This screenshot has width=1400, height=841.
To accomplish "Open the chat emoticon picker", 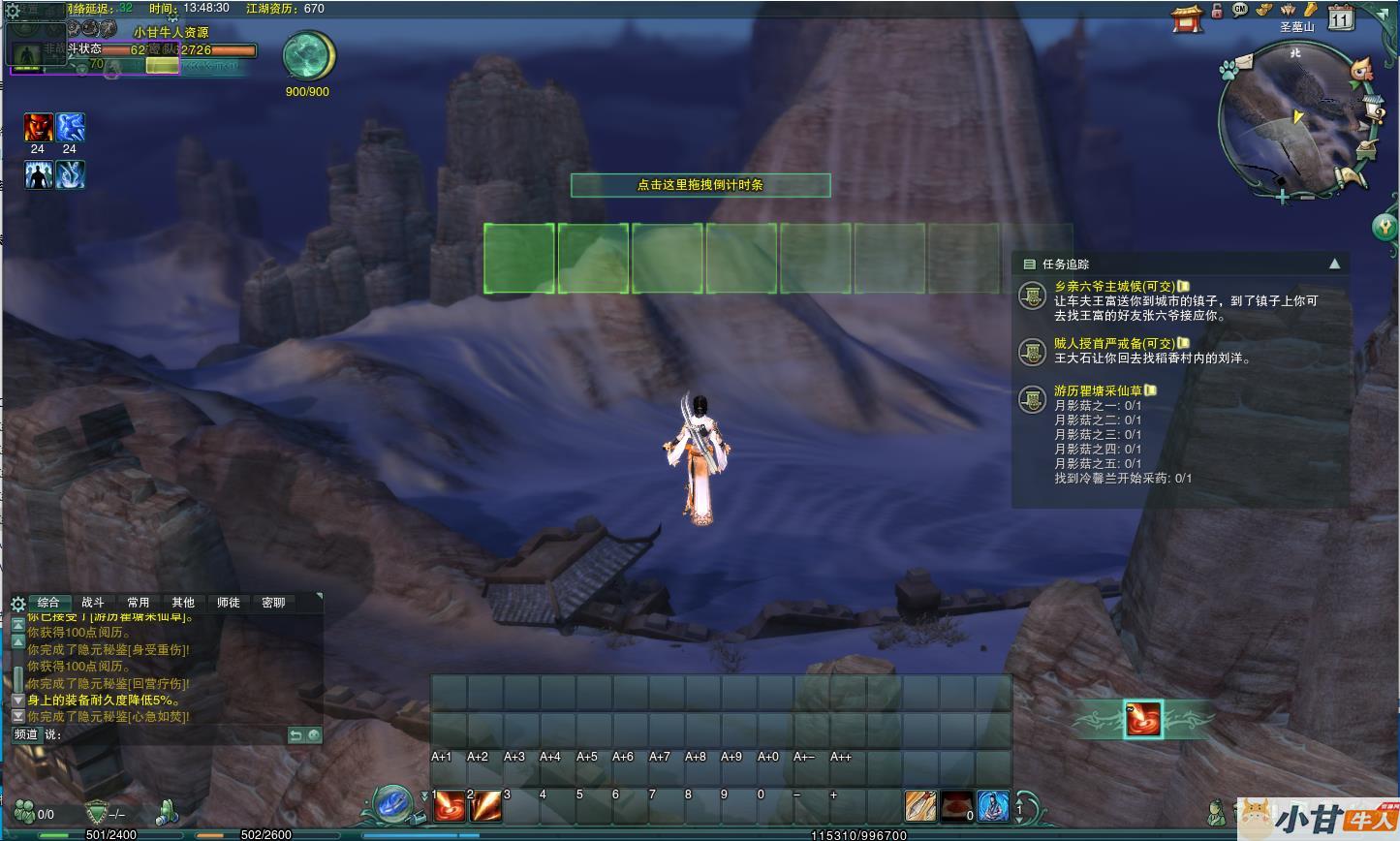I will click(314, 735).
